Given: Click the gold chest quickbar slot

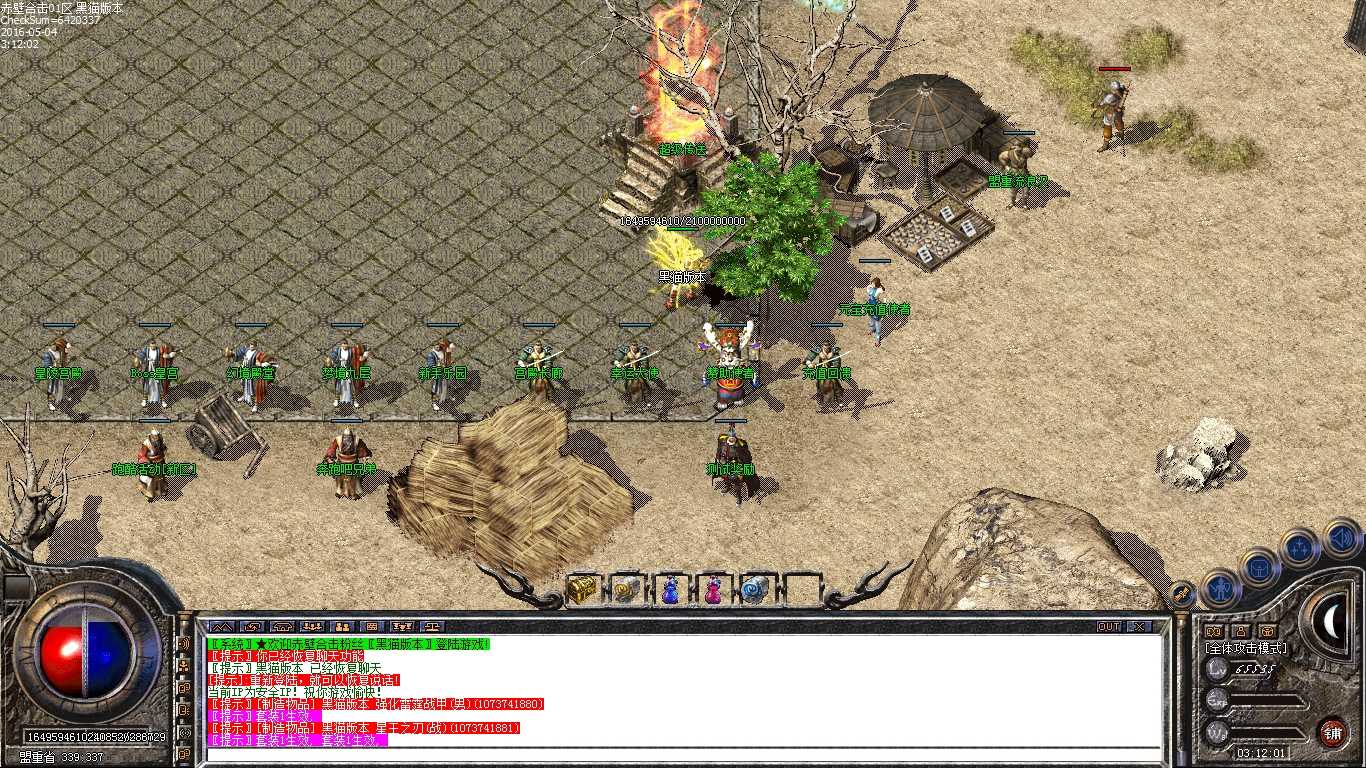Looking at the screenshot, I should 582,589.
